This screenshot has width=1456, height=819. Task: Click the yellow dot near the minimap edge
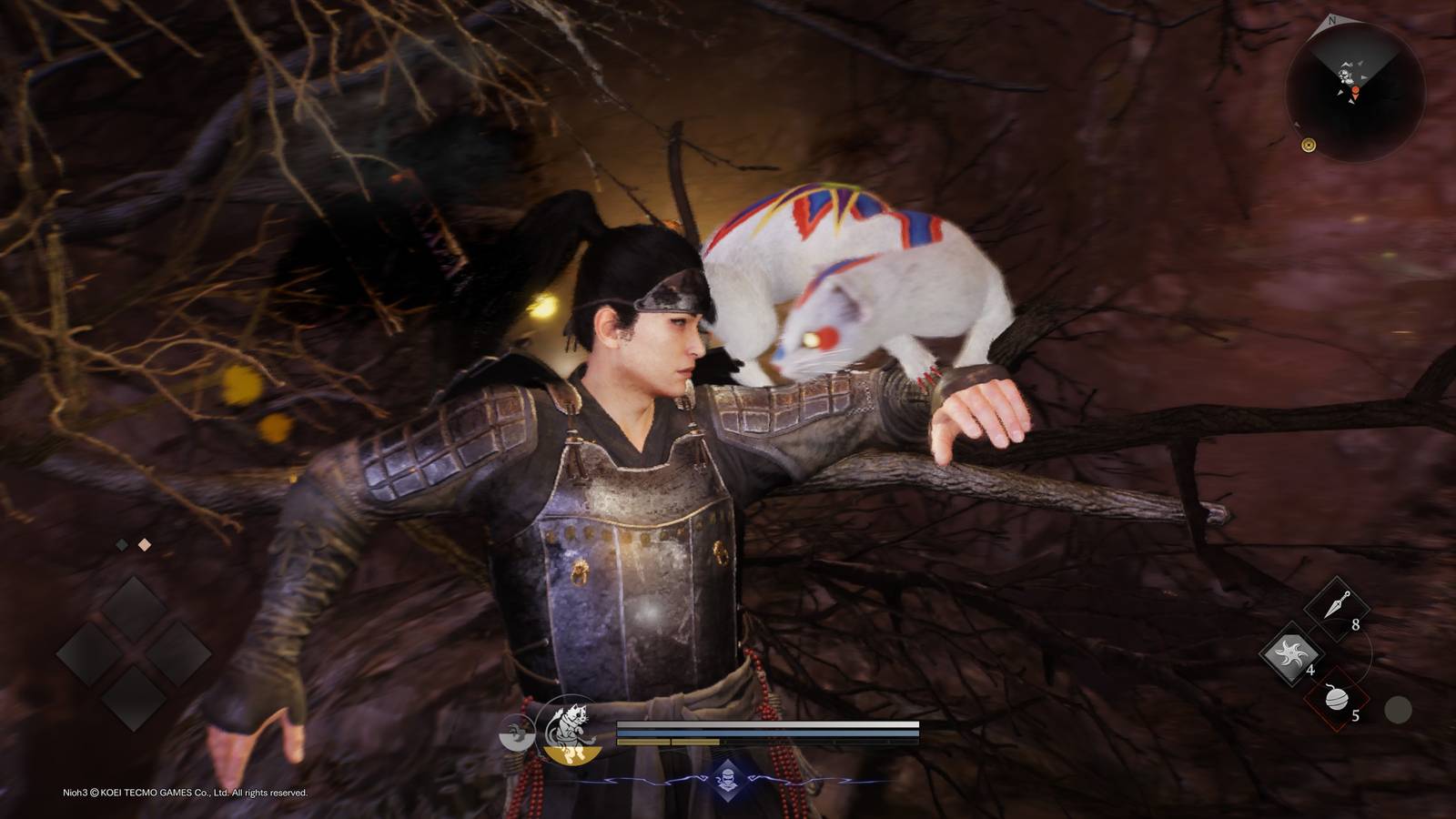pyautogui.click(x=1309, y=146)
